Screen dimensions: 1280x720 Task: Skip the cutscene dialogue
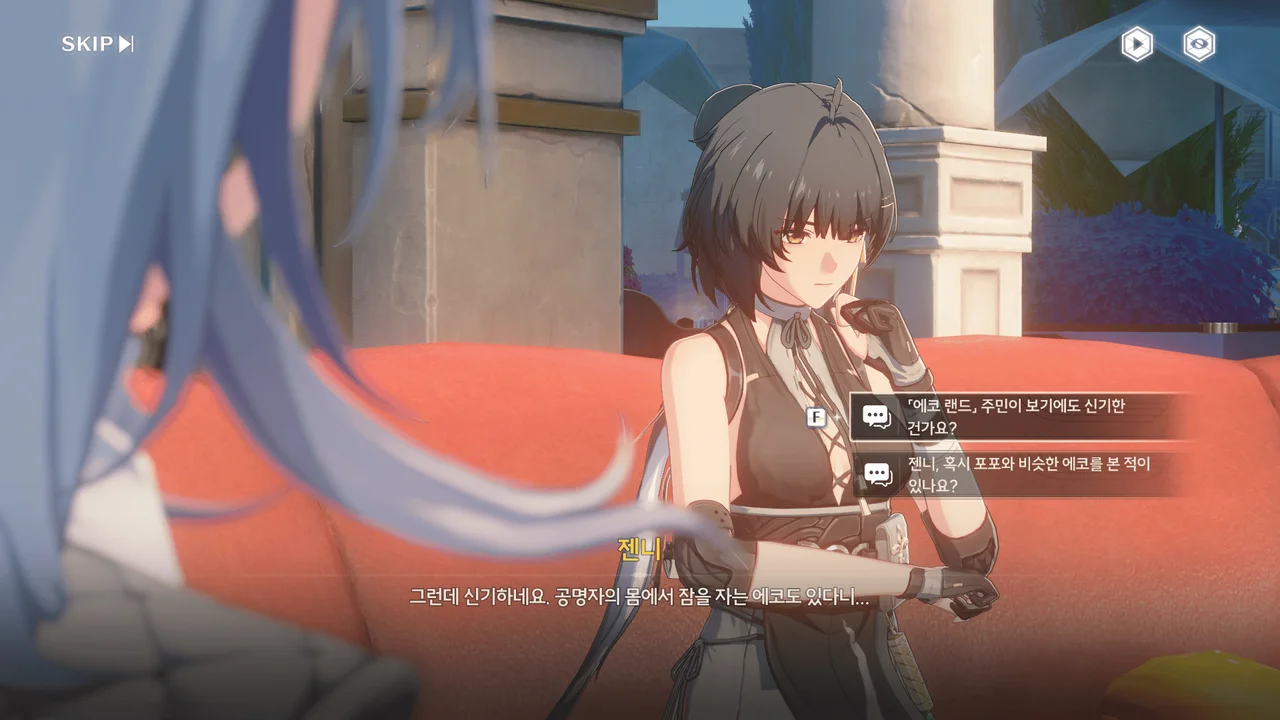point(97,44)
